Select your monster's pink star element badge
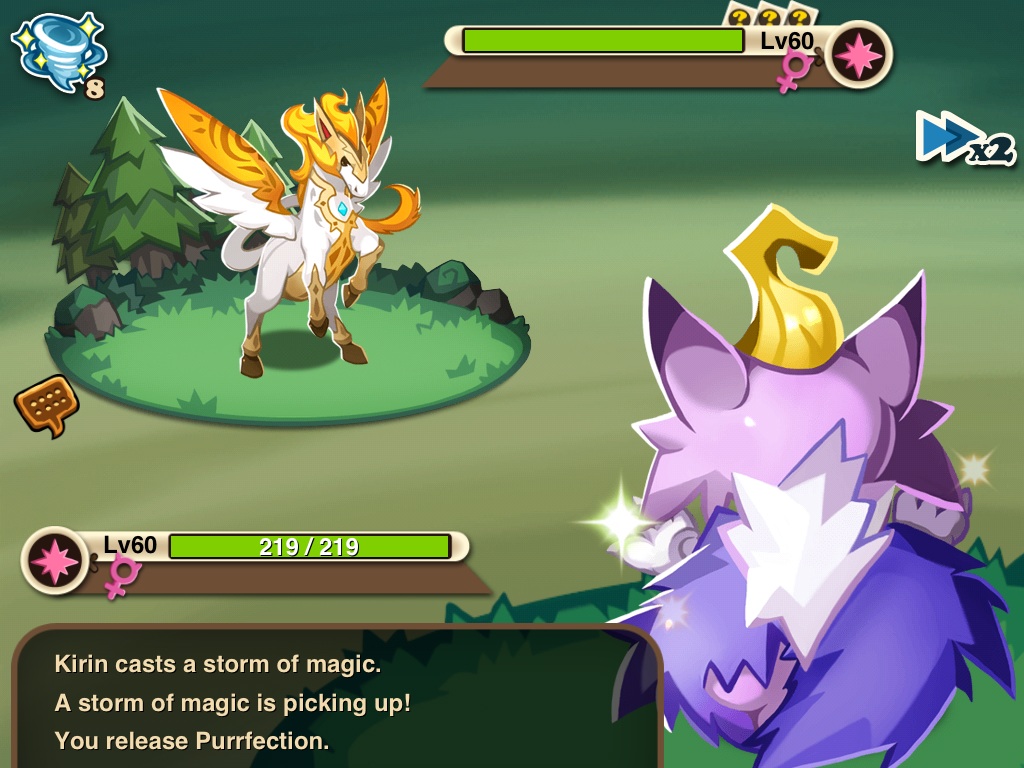 coord(55,560)
